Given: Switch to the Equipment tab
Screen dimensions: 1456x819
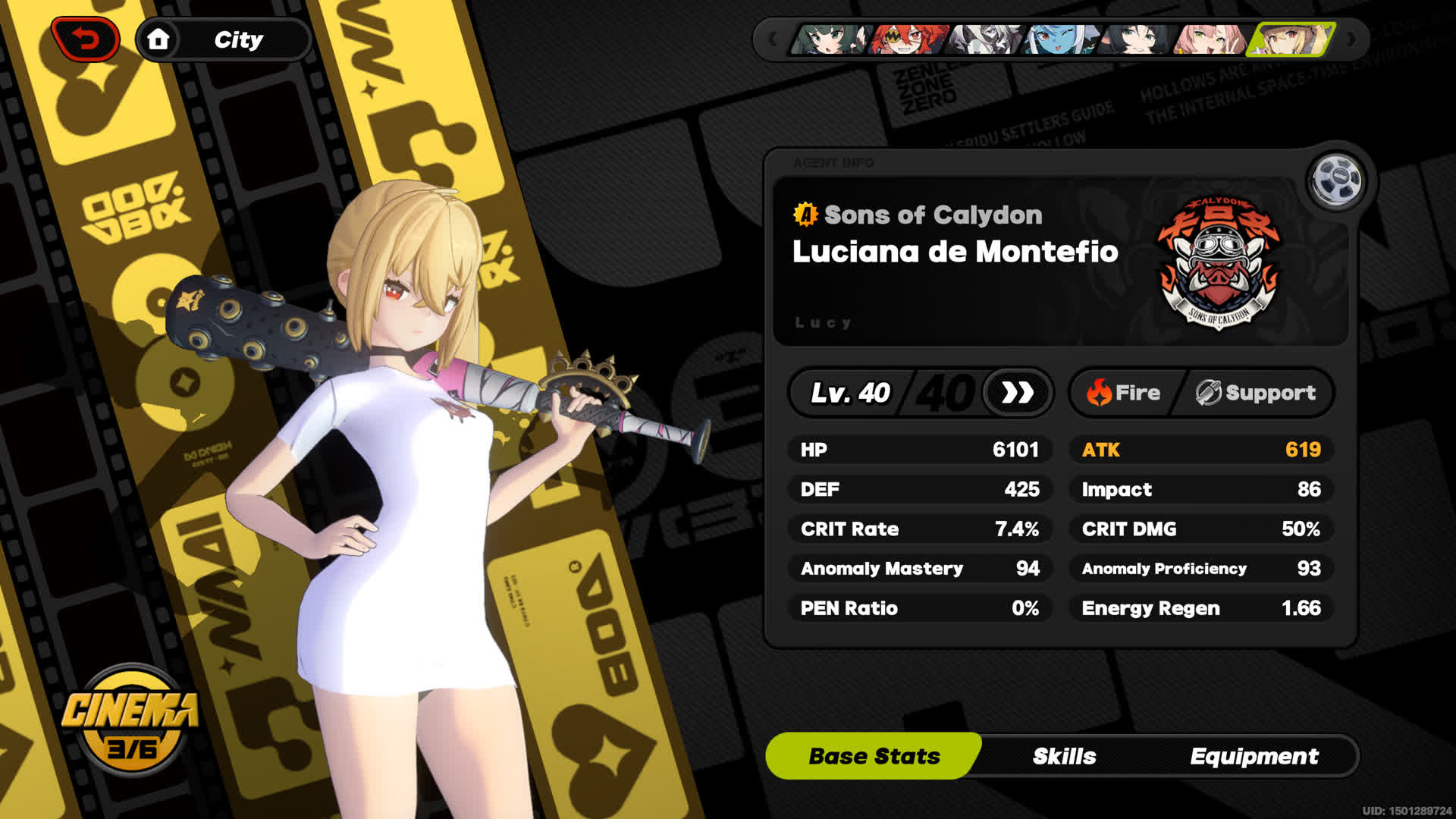Looking at the screenshot, I should click(x=1255, y=755).
